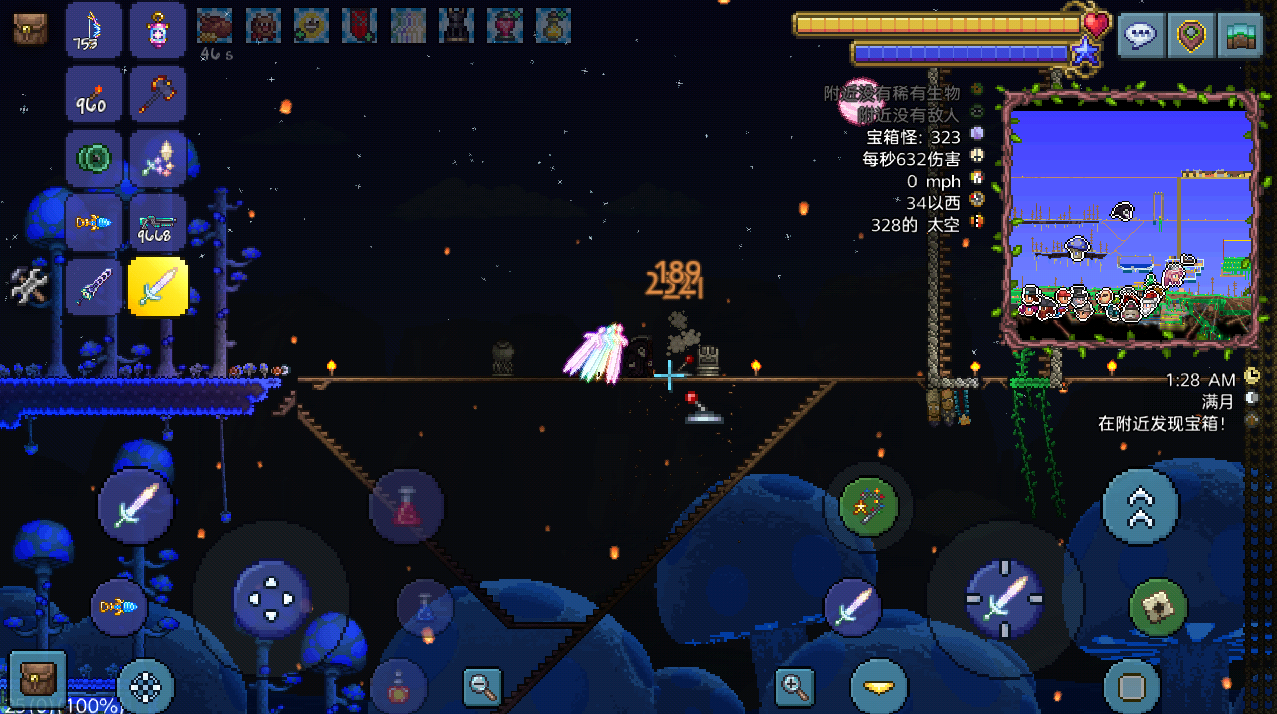Open the crafting hammer and wrench menu

30,287
